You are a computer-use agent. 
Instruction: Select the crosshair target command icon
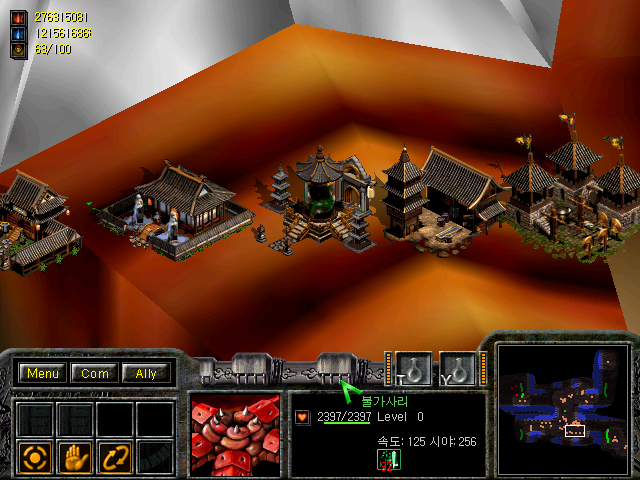(x=34, y=457)
